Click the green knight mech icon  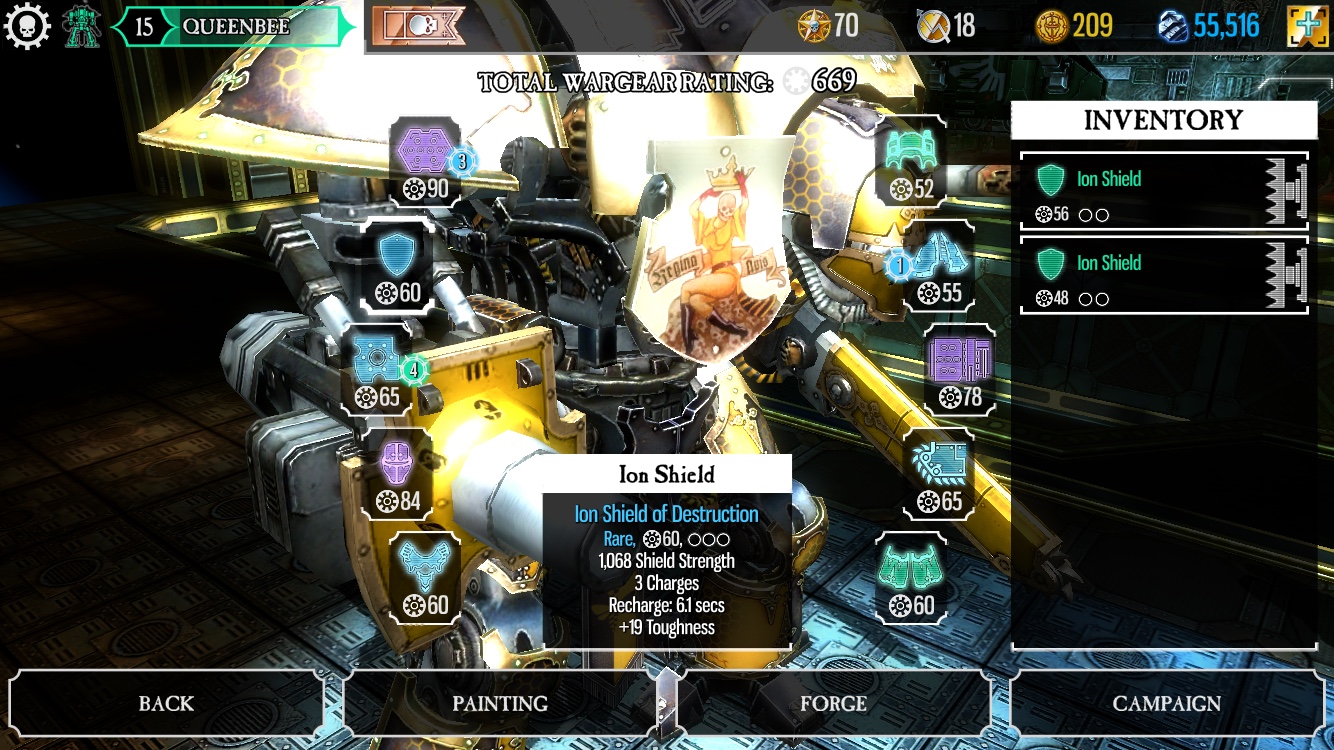click(82, 26)
